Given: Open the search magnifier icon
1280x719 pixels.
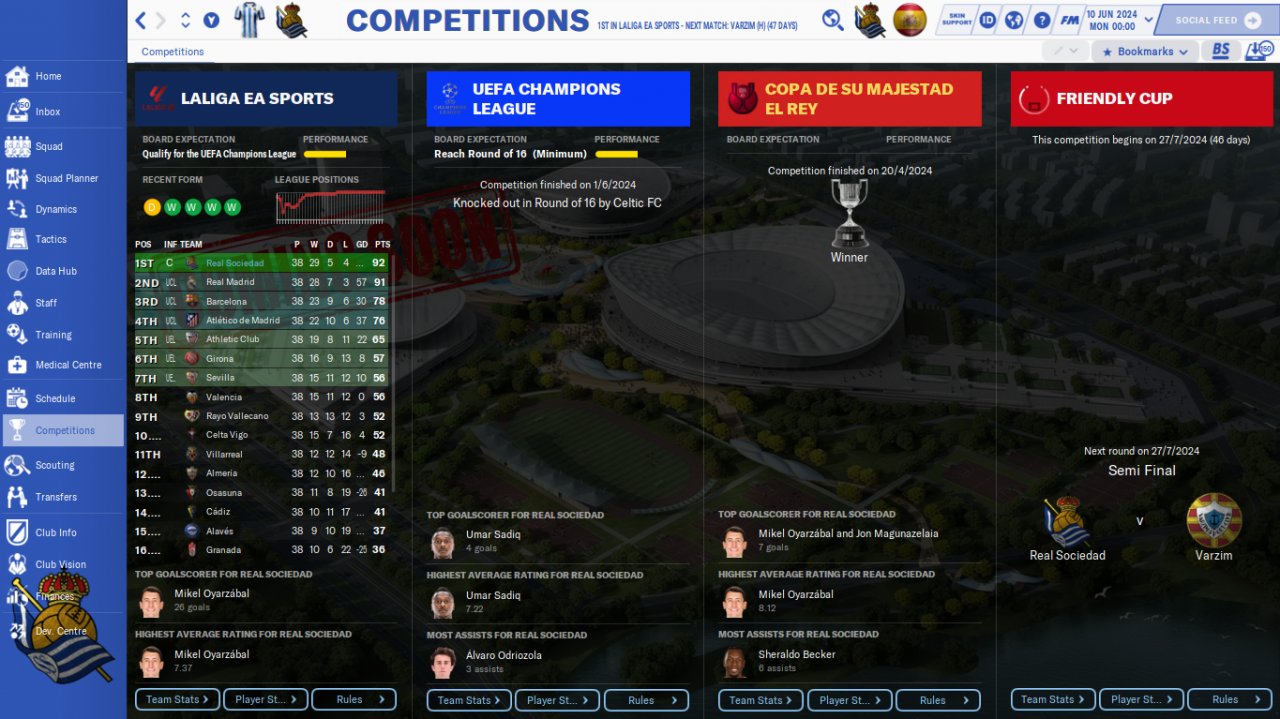Looking at the screenshot, I should [x=832, y=20].
